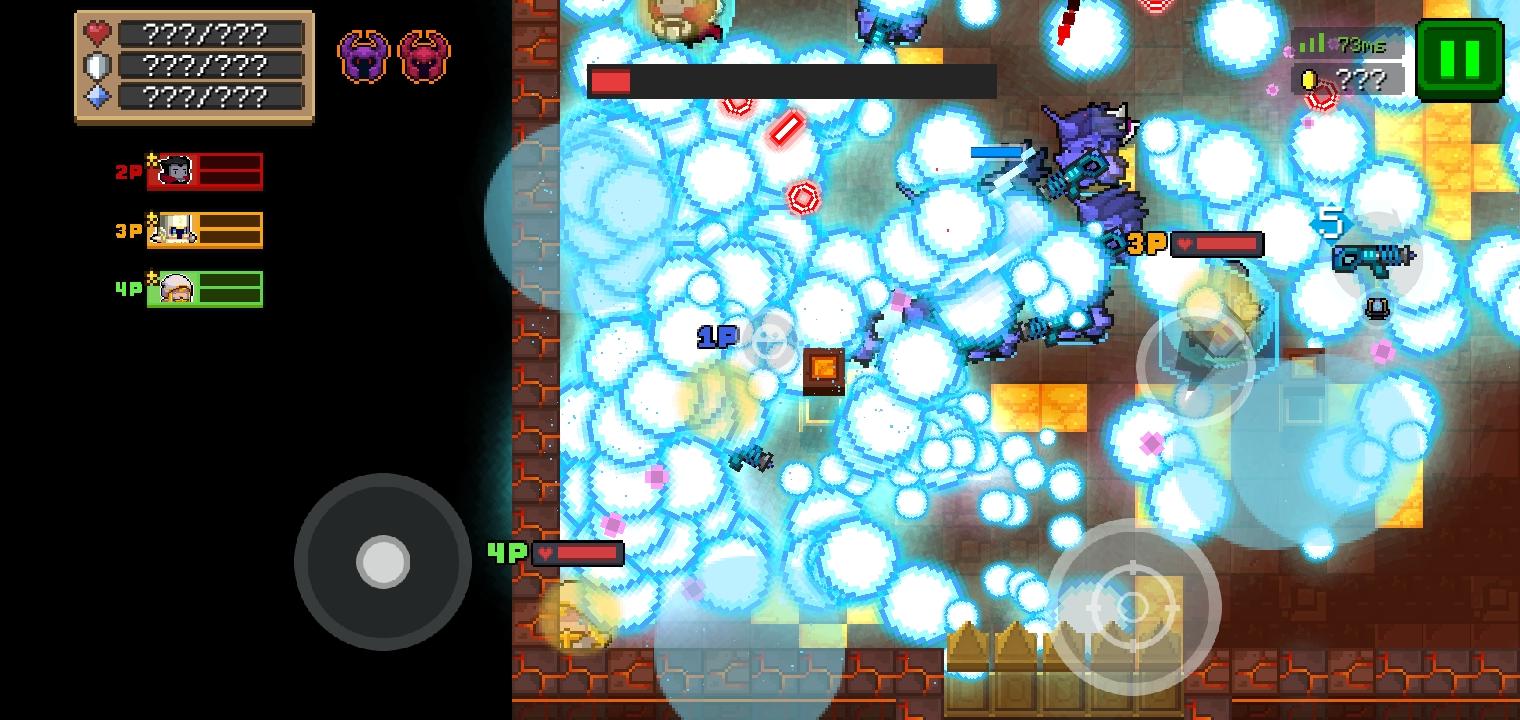
Task: Tap the heart icon in the stats panel
Action: [x=95, y=34]
